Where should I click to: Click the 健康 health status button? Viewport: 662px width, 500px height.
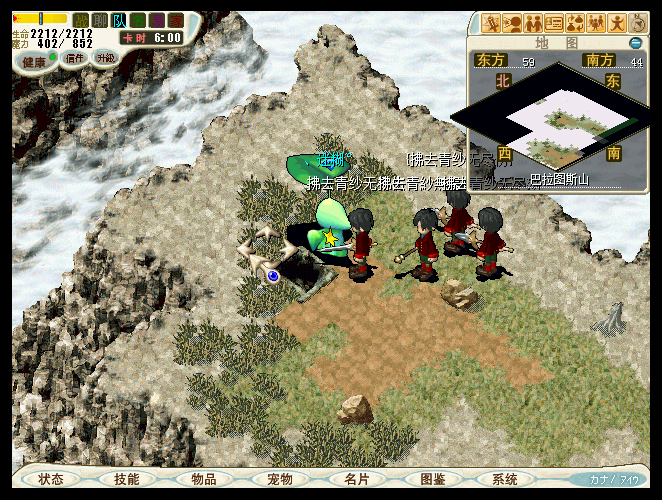(35, 61)
